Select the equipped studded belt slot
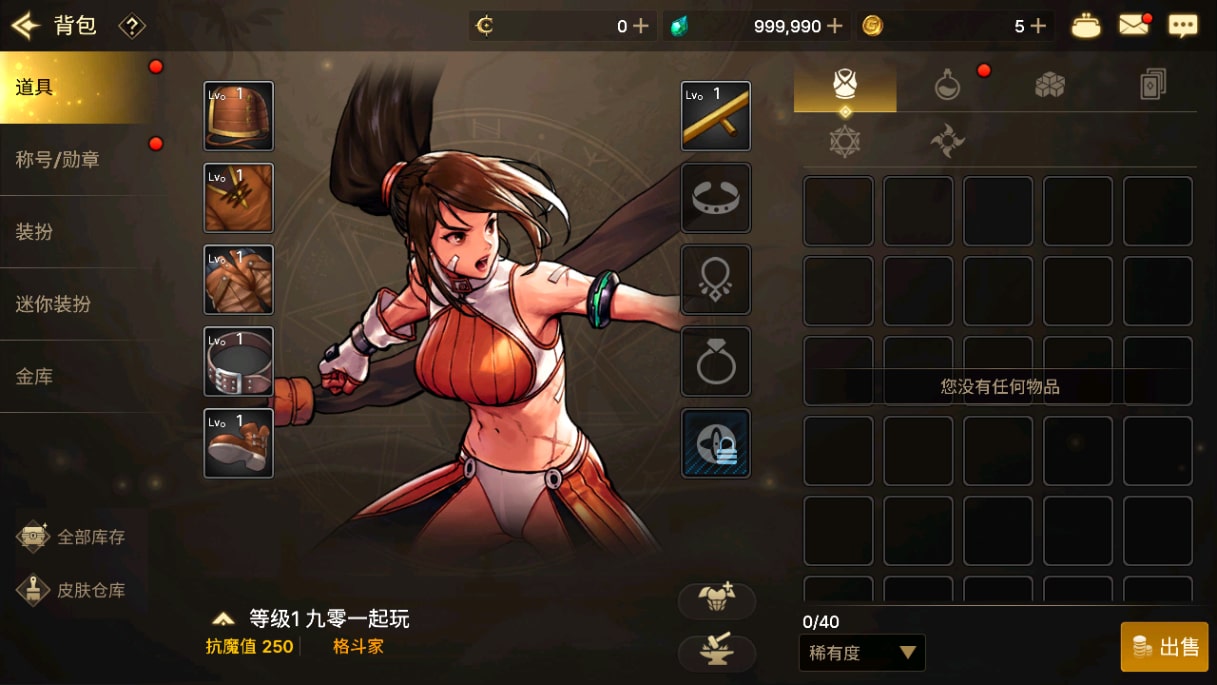The height and width of the screenshot is (685, 1217). coord(239,361)
